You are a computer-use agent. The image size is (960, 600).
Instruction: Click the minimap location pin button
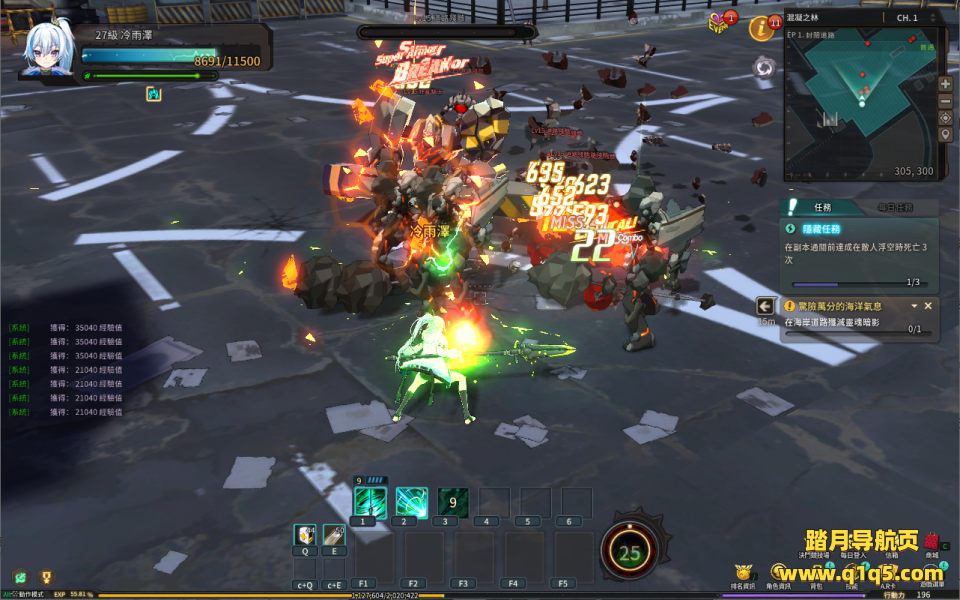click(x=945, y=135)
